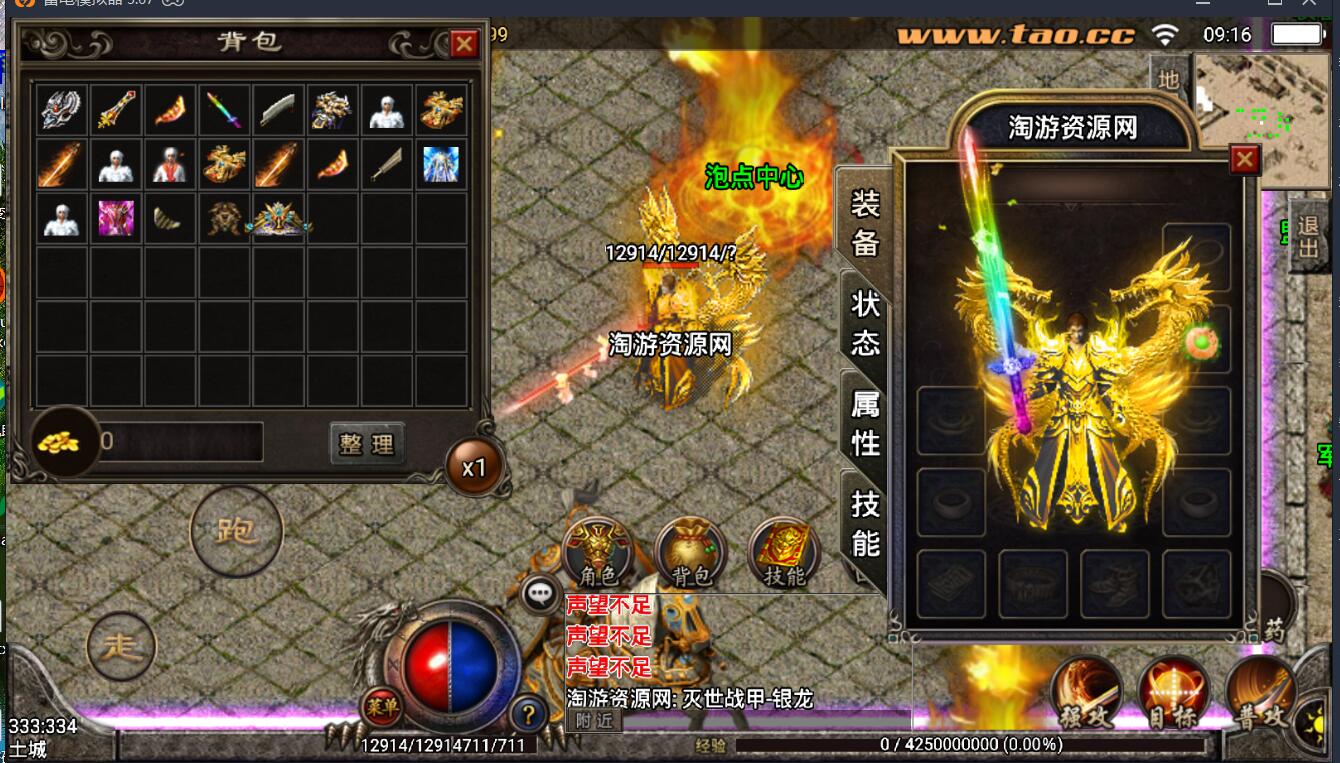Use the 普攻 normal attack button
Screen dimensions: 1340x763
click(x=1261, y=692)
